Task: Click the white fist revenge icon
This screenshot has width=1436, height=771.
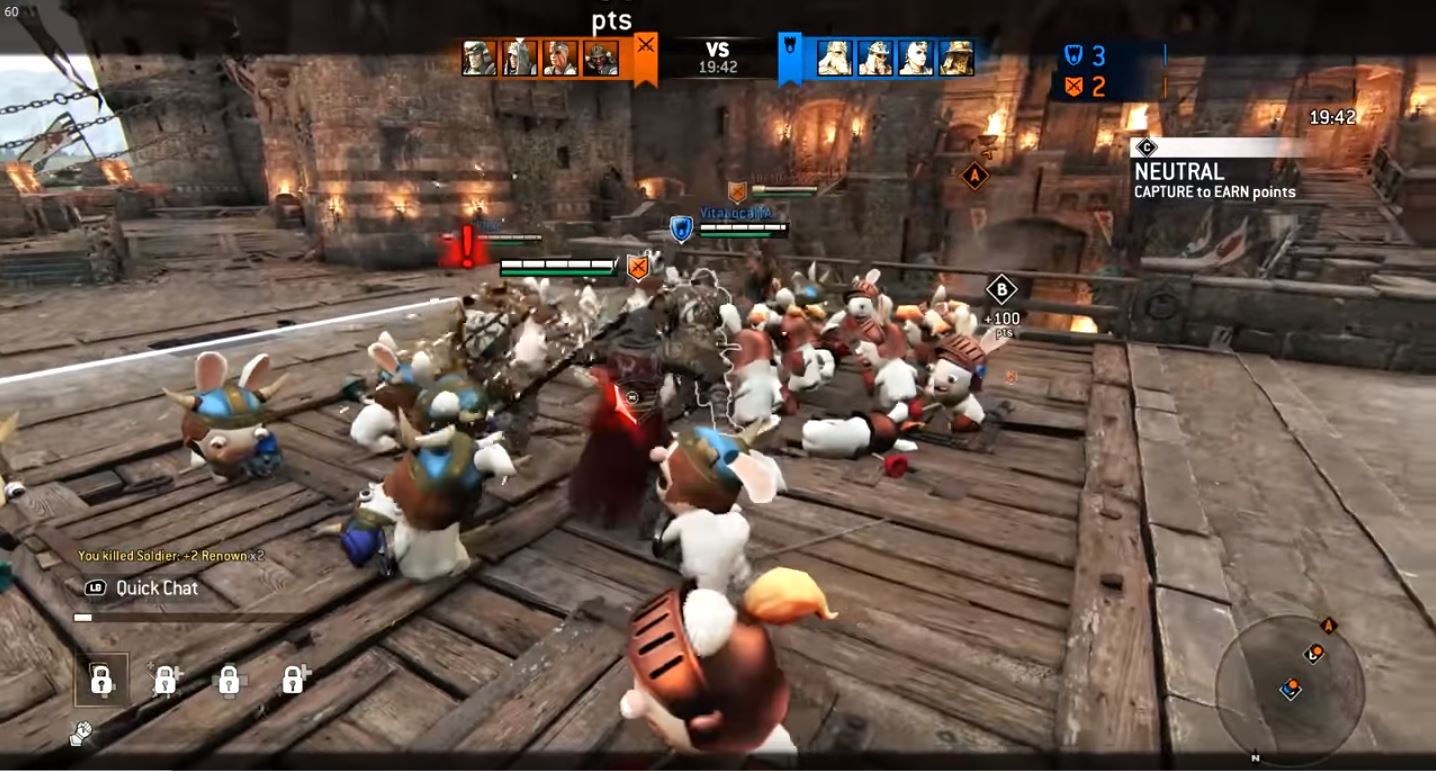Action: pos(81,734)
